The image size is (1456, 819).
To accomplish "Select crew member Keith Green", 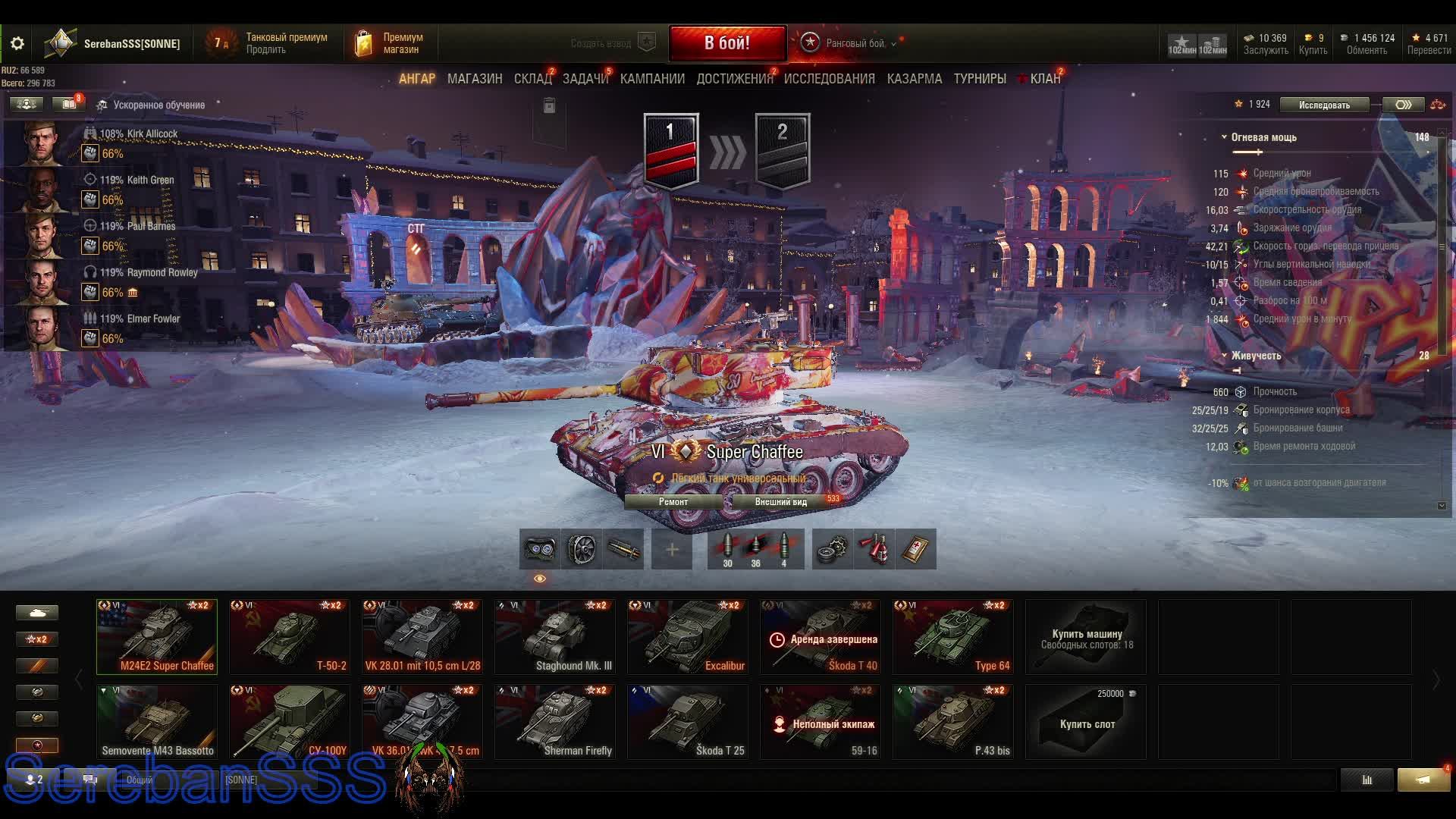I will [150, 180].
